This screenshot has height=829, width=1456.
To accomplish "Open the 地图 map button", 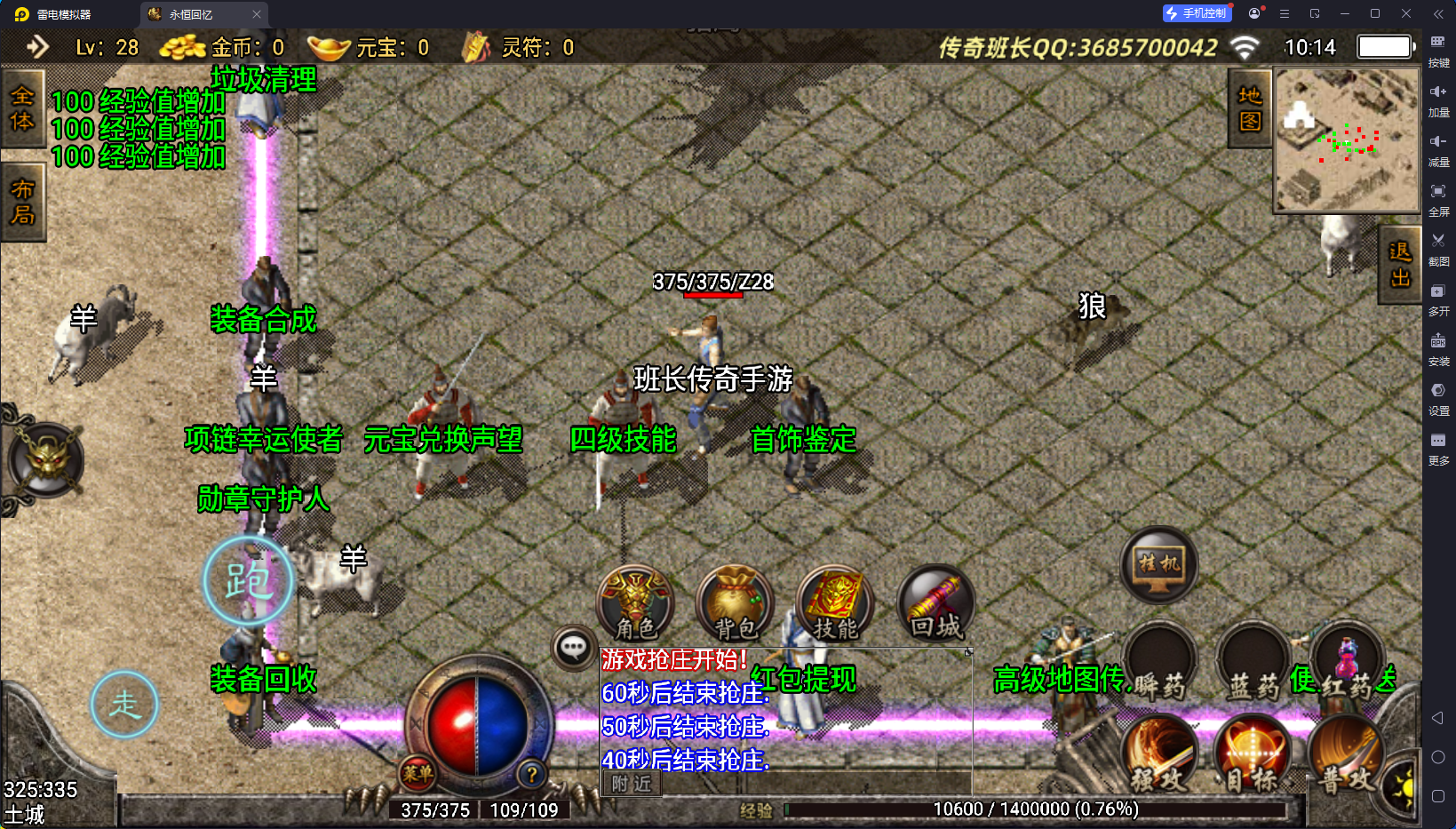I will [1250, 108].
